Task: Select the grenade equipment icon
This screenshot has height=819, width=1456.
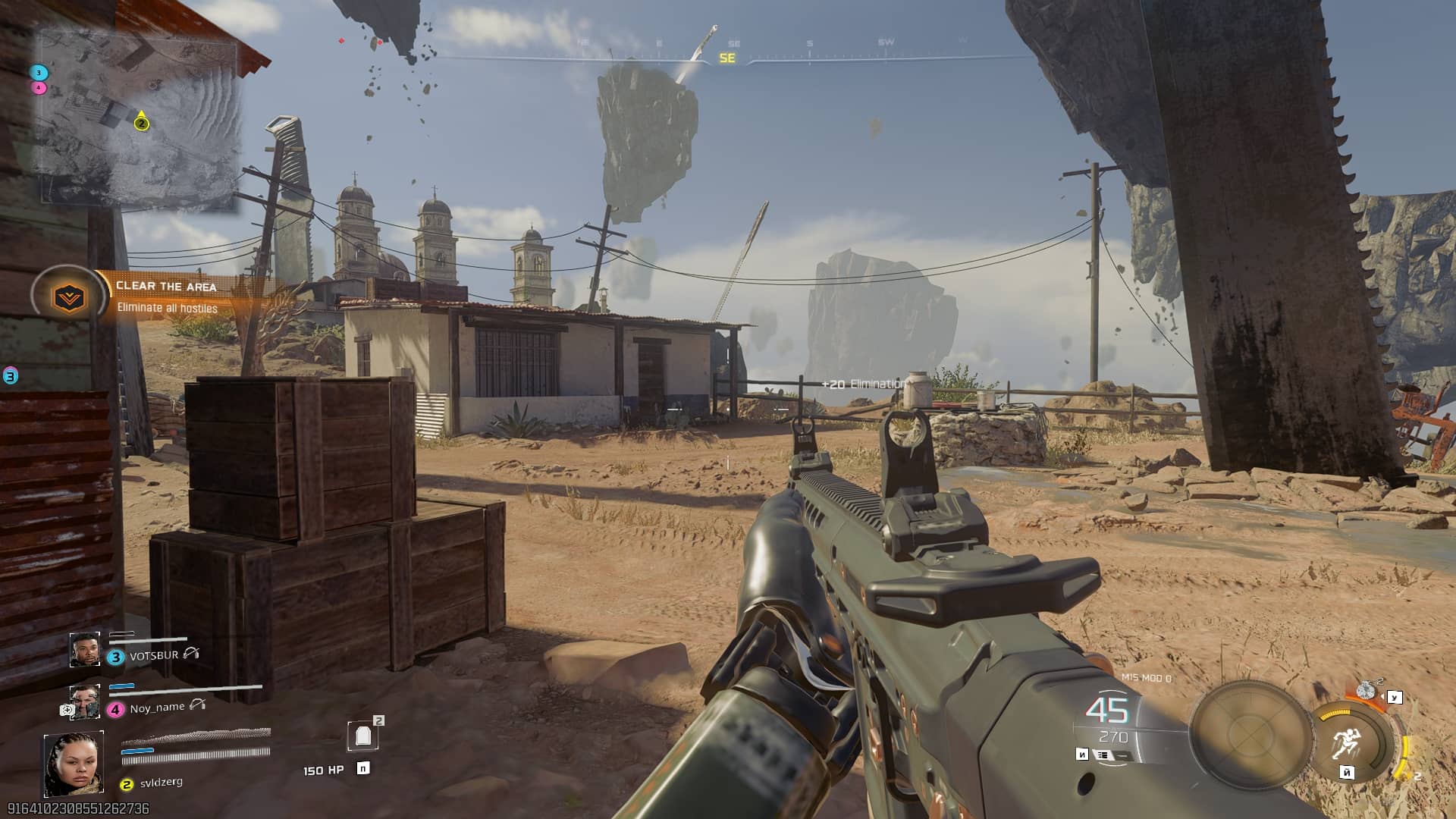Action: click(x=1367, y=690)
